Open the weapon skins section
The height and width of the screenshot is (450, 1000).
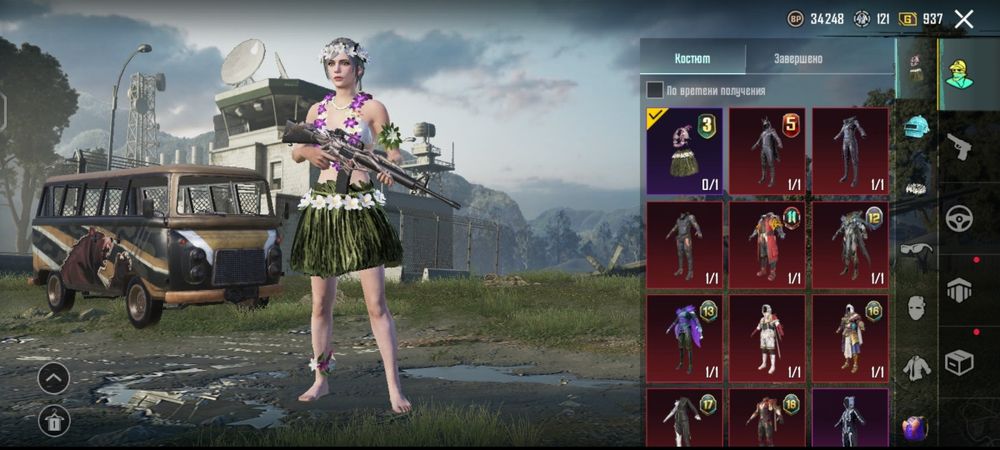[959, 146]
